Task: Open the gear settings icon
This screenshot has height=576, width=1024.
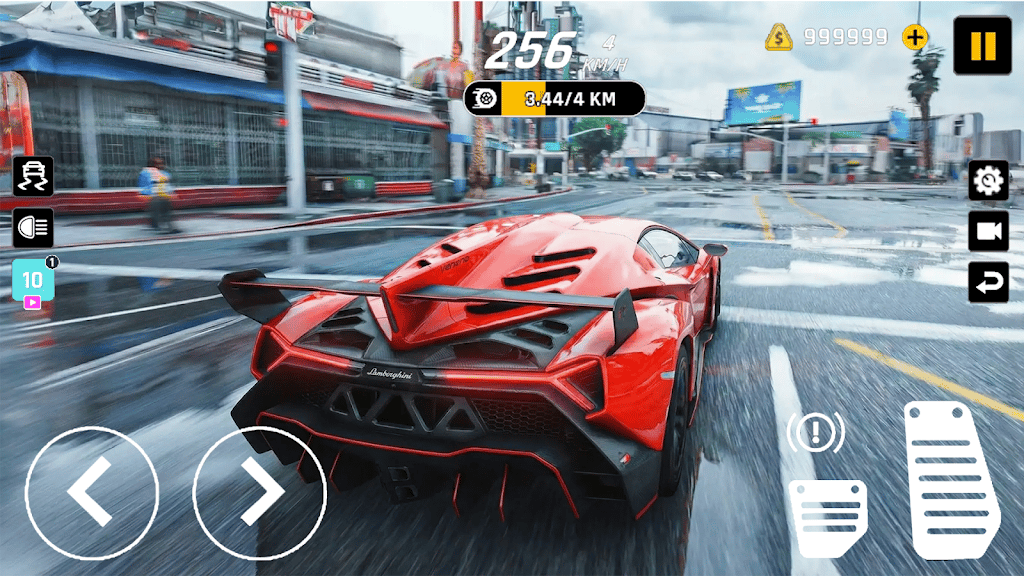Action: [x=988, y=180]
